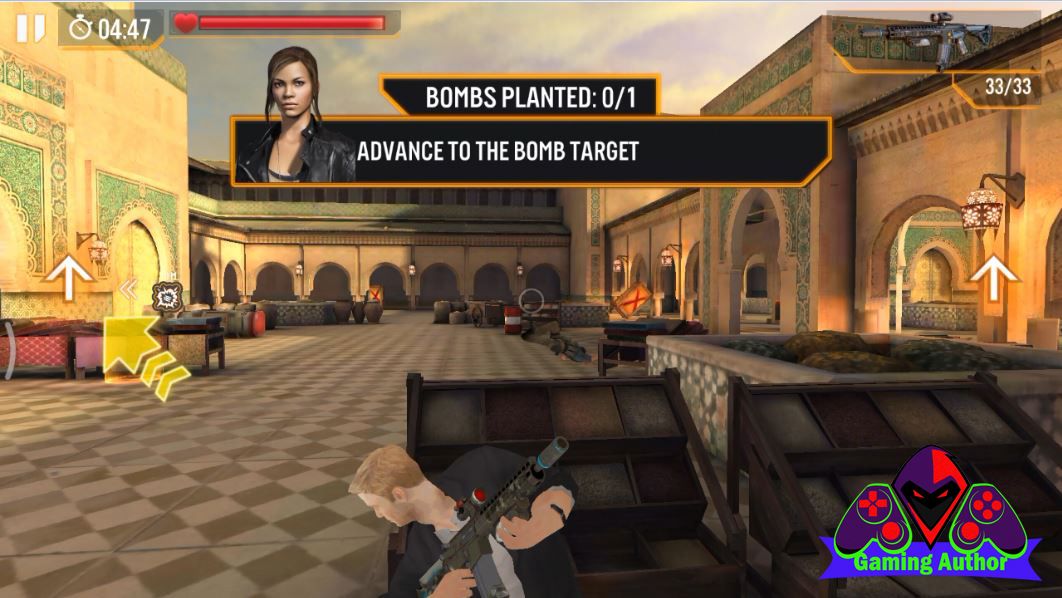Tap the Advance to the Bomb Target banner
The image size is (1062, 598).
[530, 151]
